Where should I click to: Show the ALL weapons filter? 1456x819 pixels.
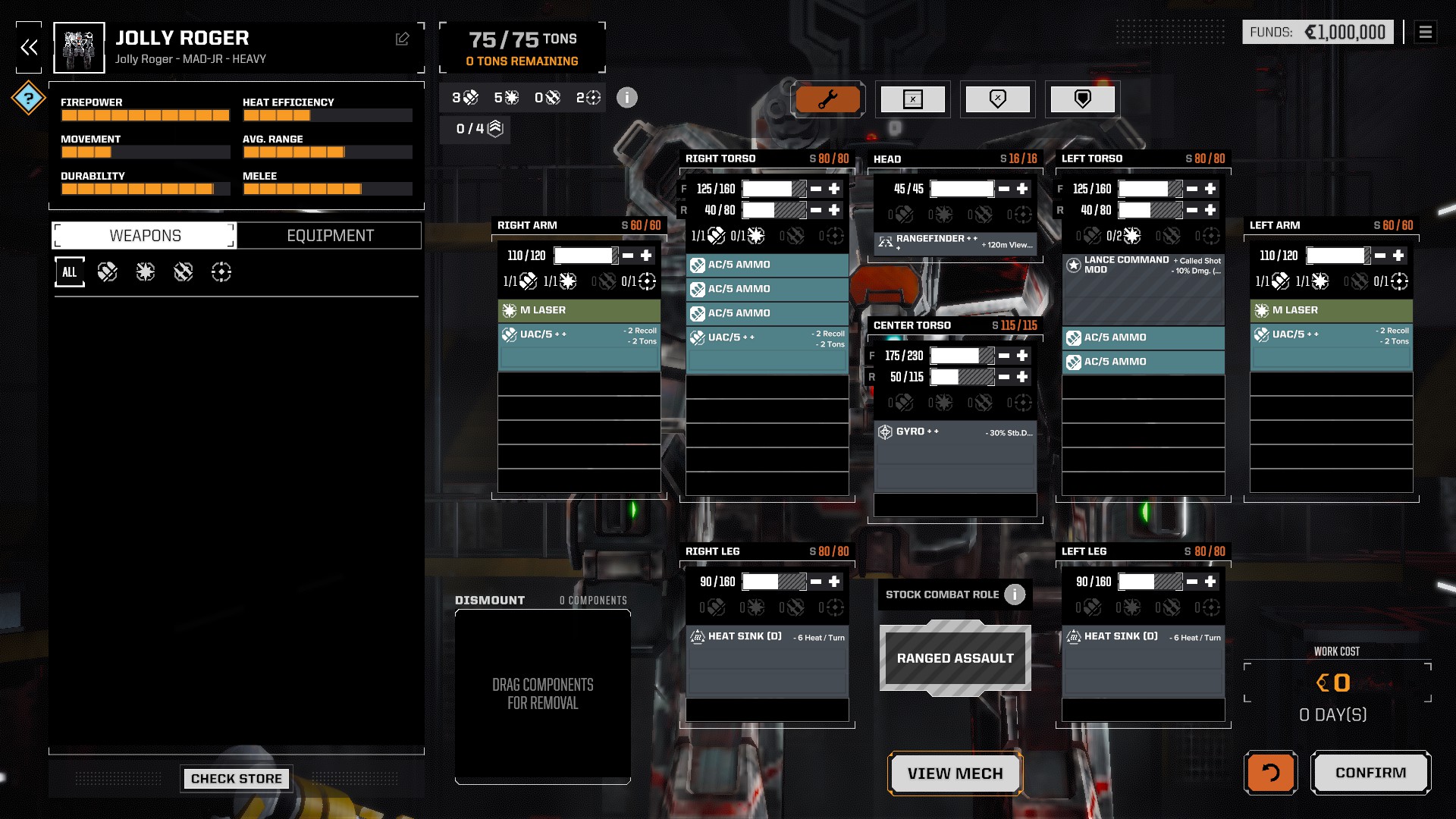(70, 272)
